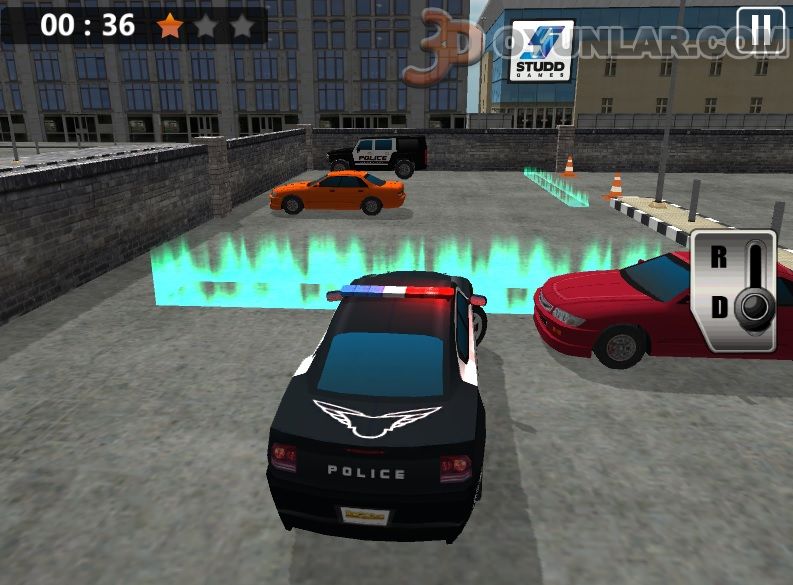The image size is (793, 585).
Task: Pause the game with the pause button
Action: coord(760,29)
